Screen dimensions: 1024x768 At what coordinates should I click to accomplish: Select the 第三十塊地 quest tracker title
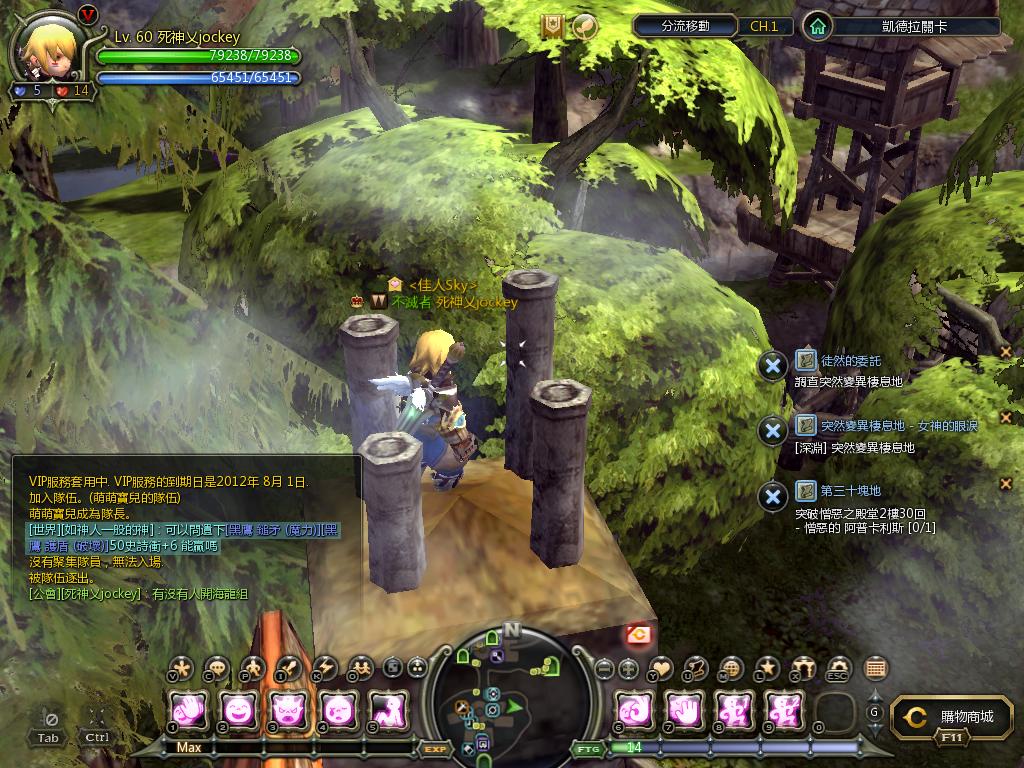point(850,490)
